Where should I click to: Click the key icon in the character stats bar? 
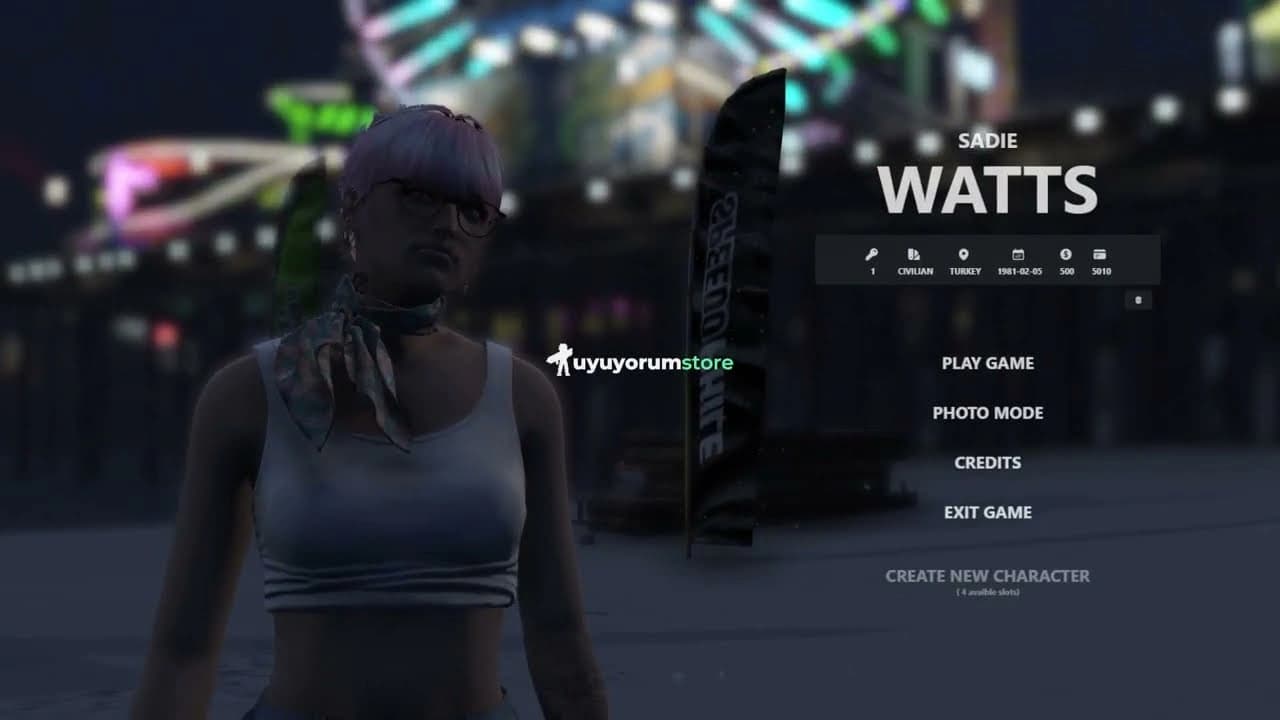pos(873,254)
